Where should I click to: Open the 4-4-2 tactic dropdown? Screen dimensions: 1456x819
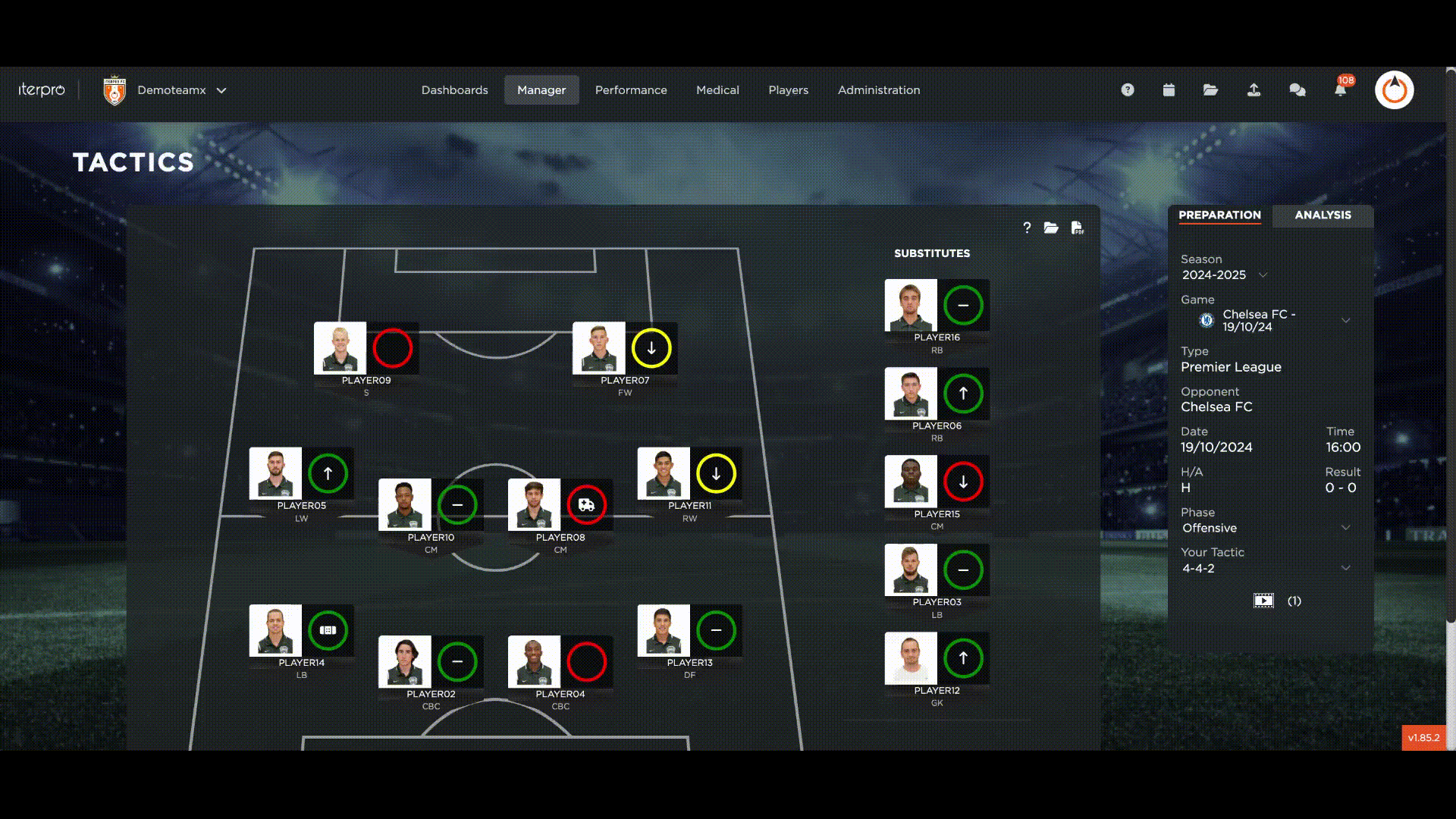(x=1345, y=568)
